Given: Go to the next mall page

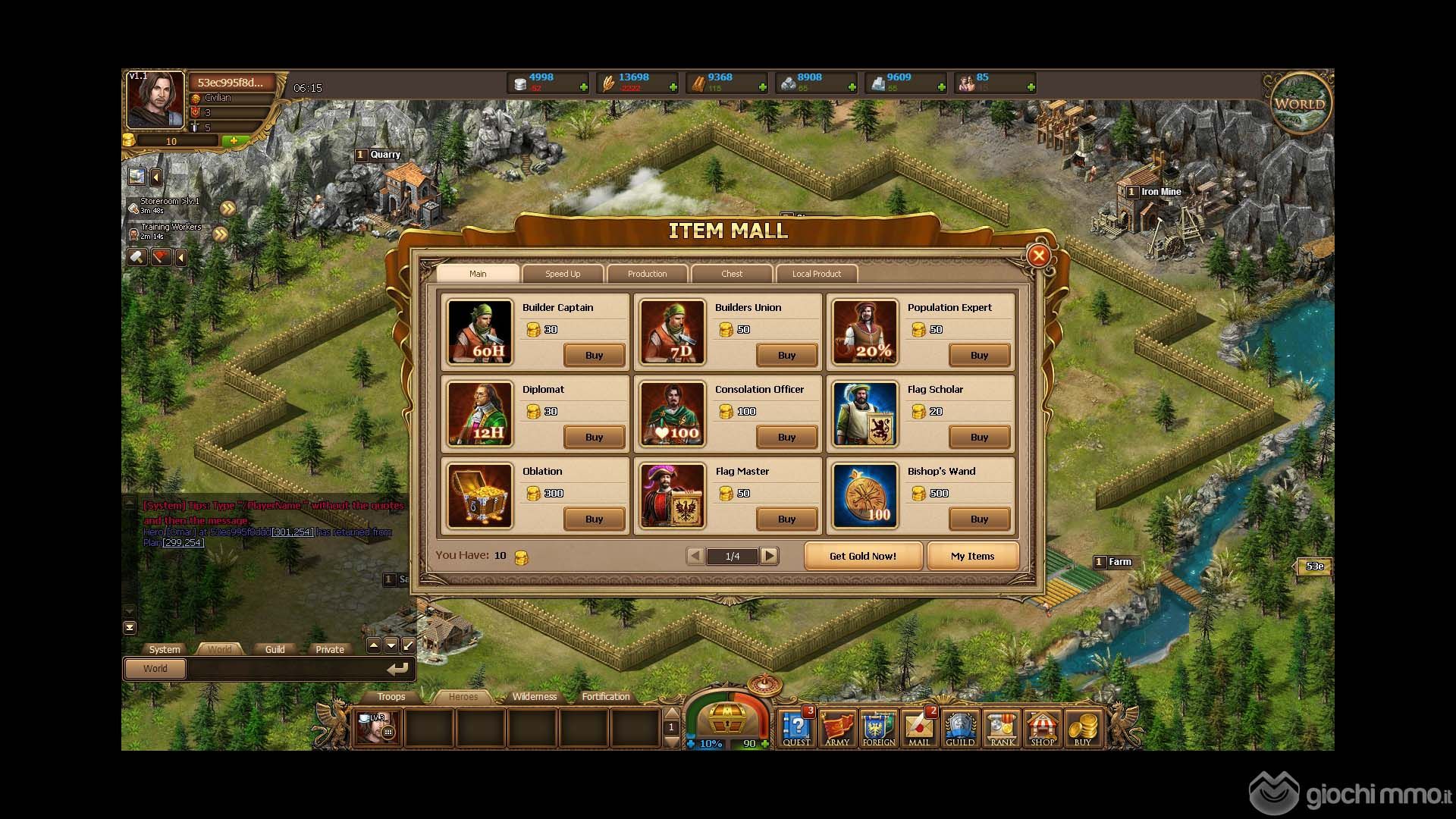Looking at the screenshot, I should coord(769,556).
